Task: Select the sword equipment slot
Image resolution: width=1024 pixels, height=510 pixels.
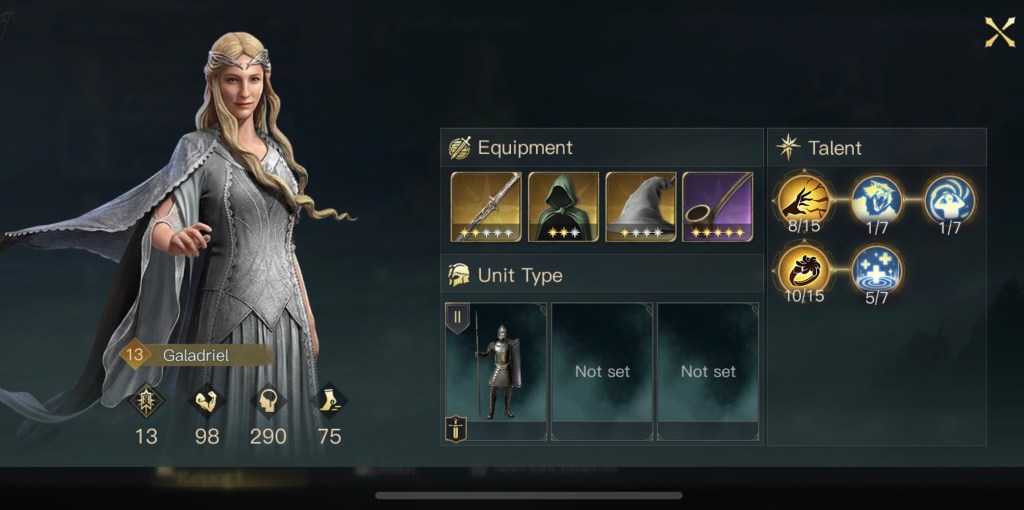Action: (x=486, y=206)
